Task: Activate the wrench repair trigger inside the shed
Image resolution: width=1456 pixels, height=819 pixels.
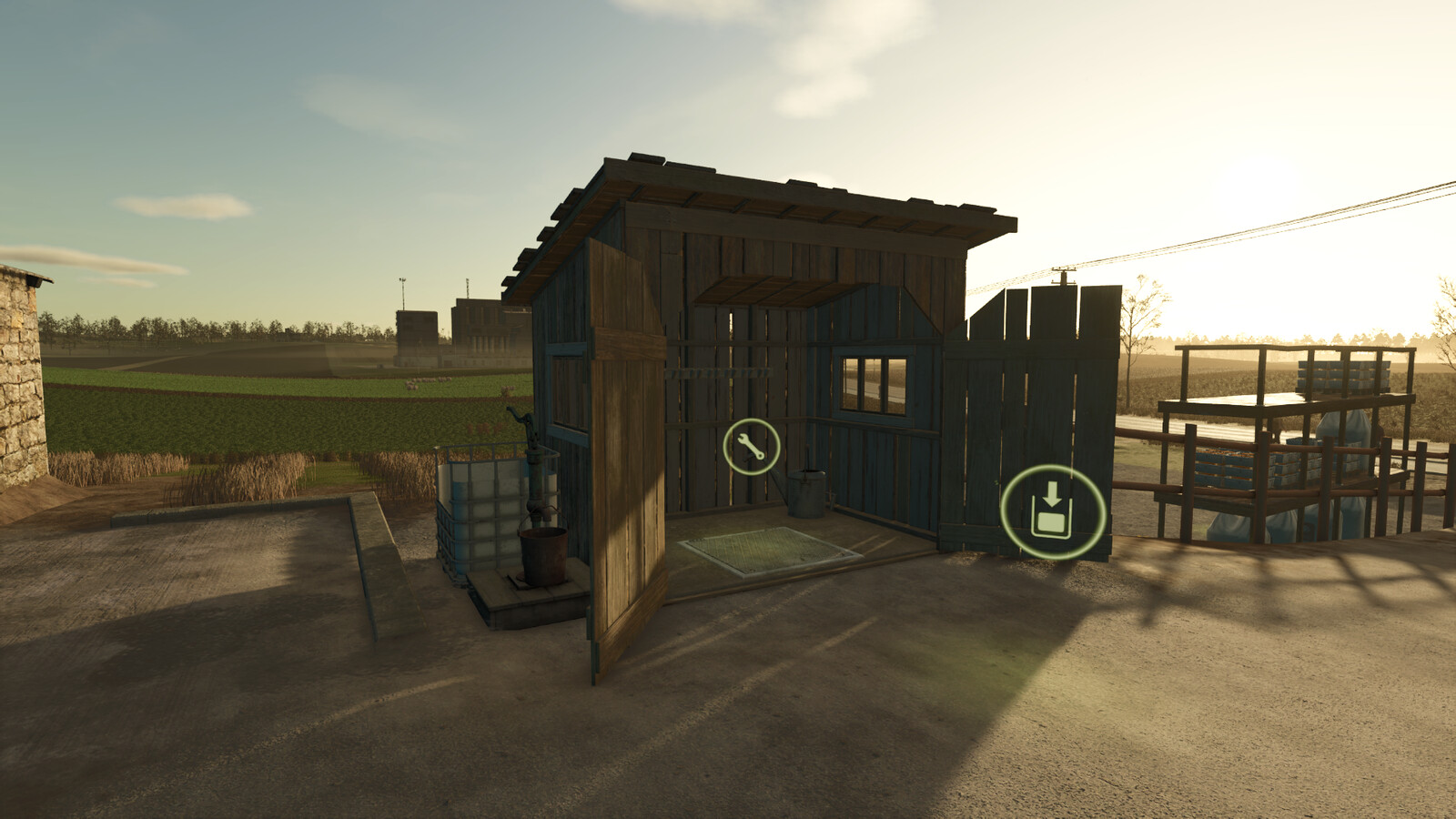Action: (751, 444)
